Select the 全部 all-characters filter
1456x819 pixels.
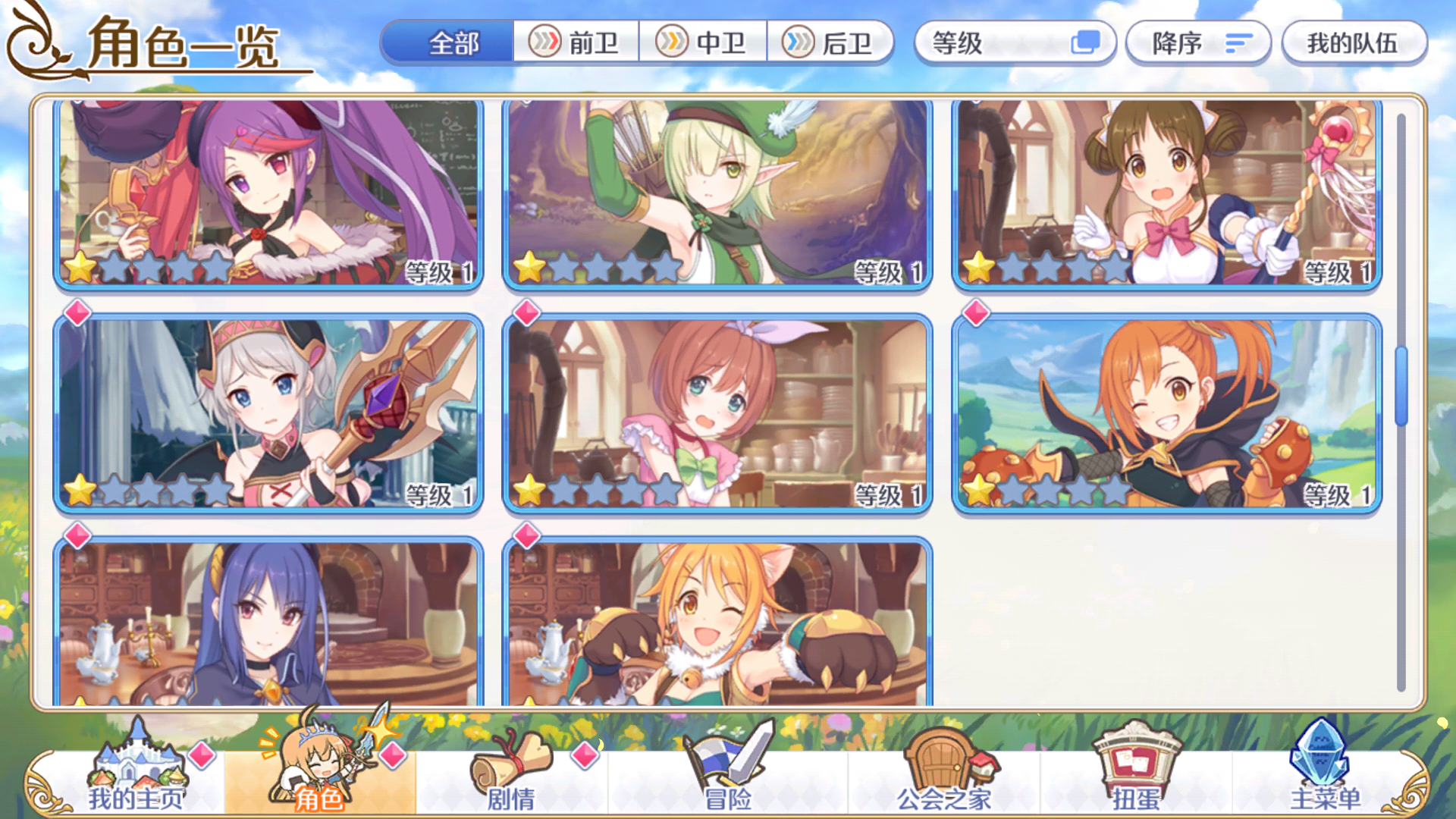pos(453,43)
